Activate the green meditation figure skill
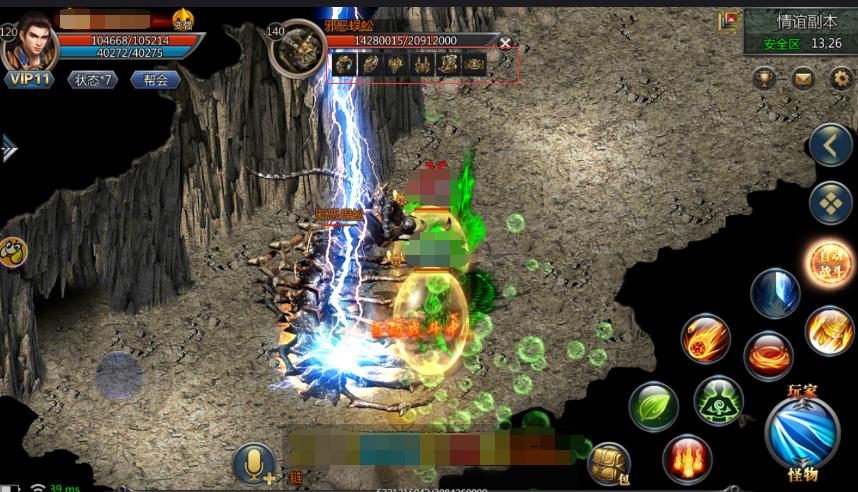 coord(718,400)
